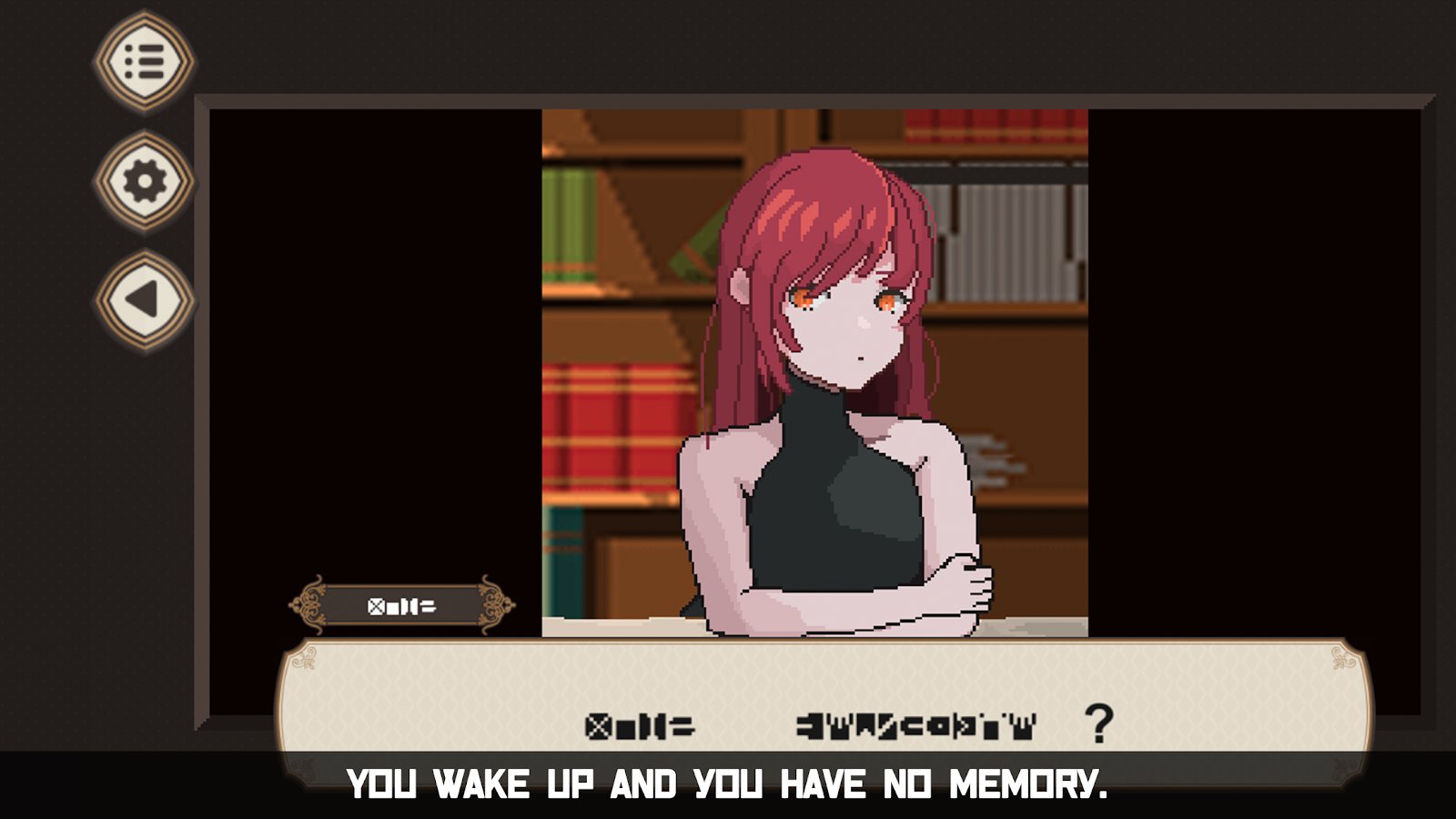
Task: Click the question mark glyph in dialogue
Action: click(x=1097, y=723)
